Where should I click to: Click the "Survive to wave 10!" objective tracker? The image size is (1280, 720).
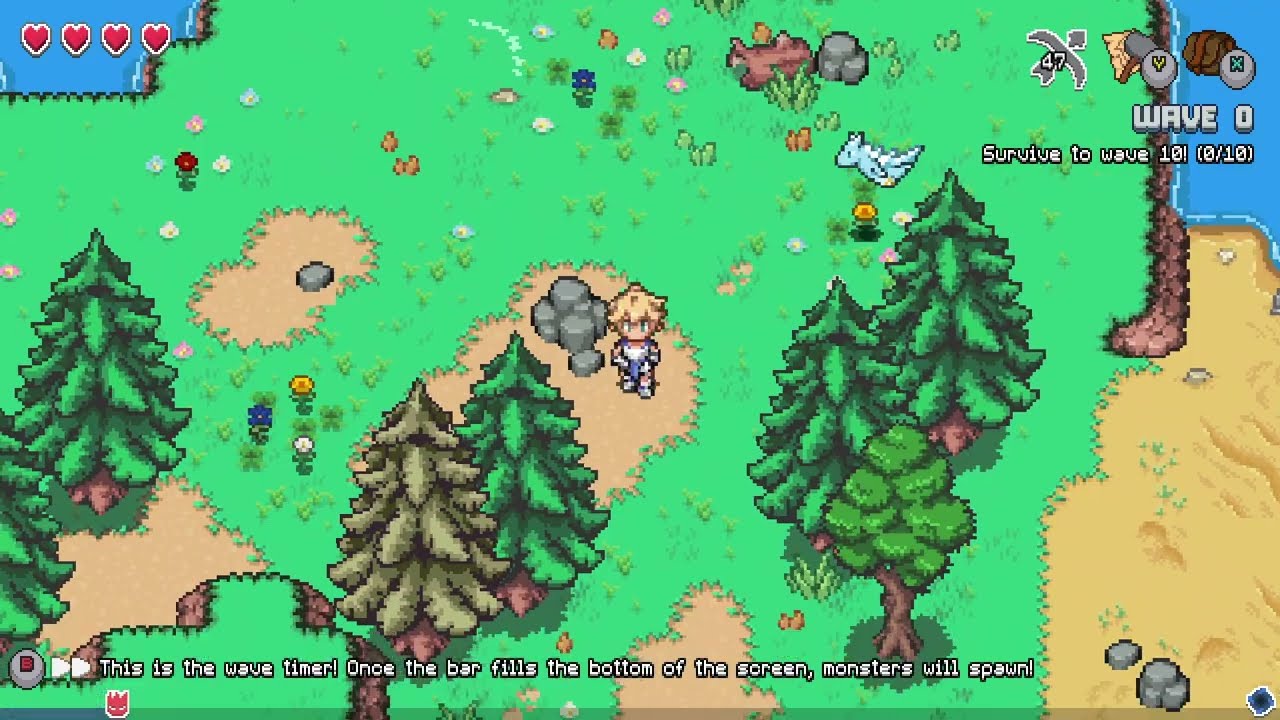click(x=1117, y=155)
